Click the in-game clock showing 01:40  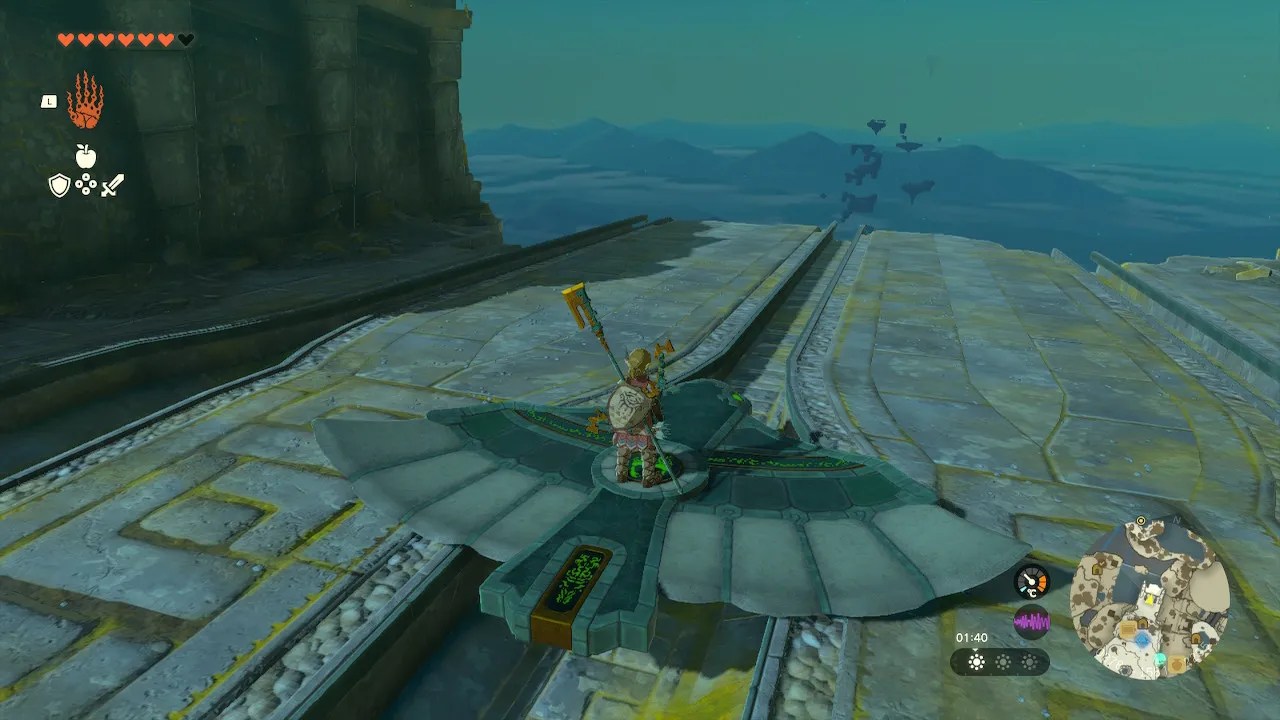pyautogui.click(x=972, y=637)
